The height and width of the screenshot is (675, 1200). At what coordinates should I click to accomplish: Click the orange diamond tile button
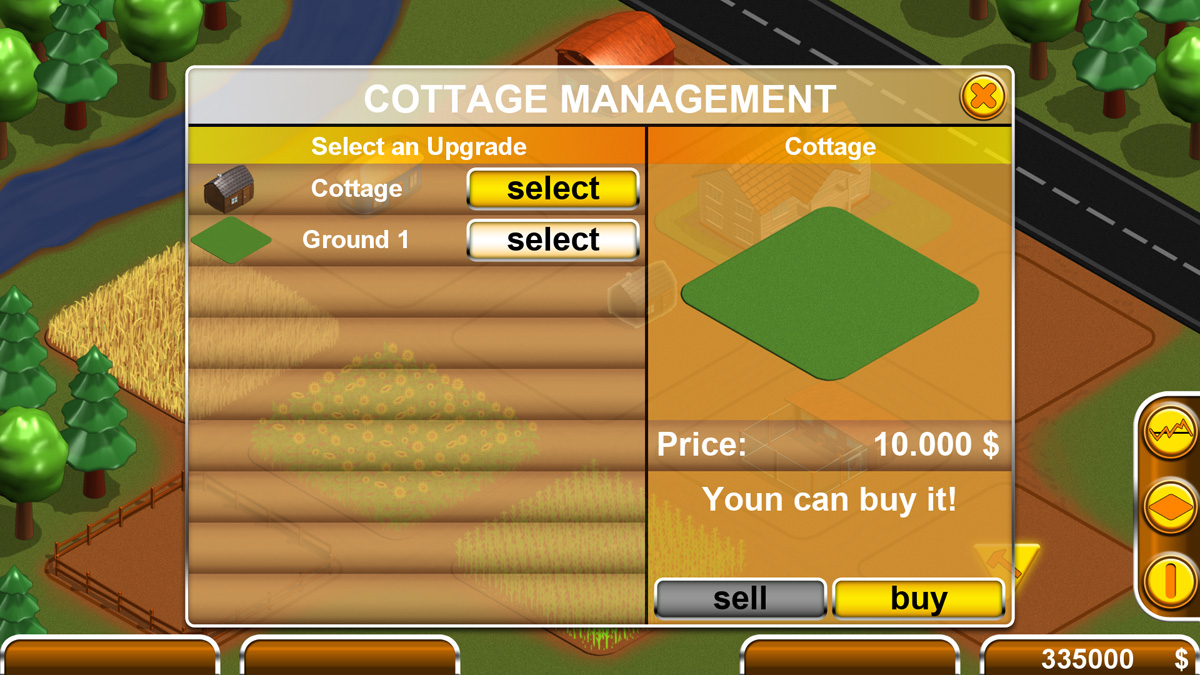[1170, 507]
